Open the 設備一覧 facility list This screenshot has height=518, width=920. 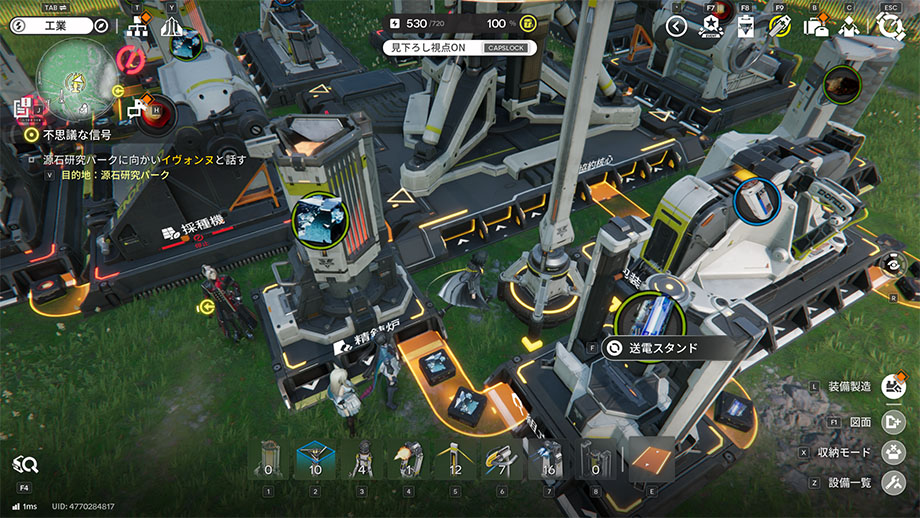click(x=893, y=484)
